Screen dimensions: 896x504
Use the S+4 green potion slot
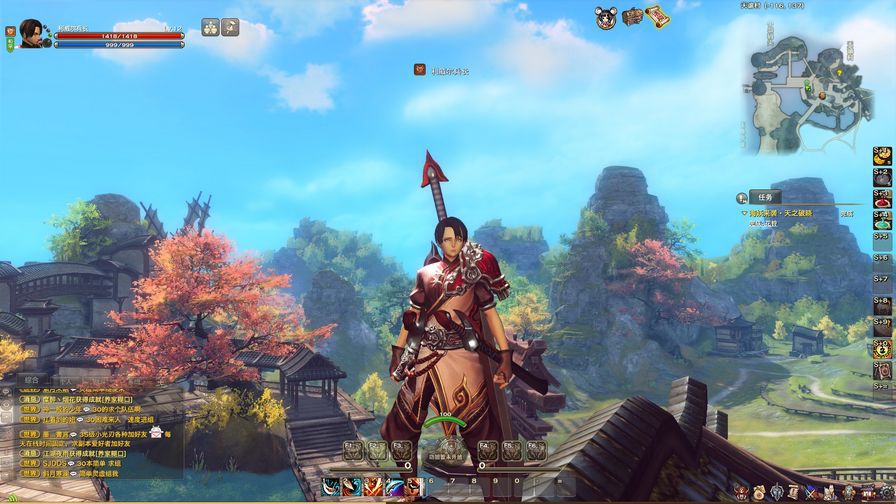(x=882, y=219)
